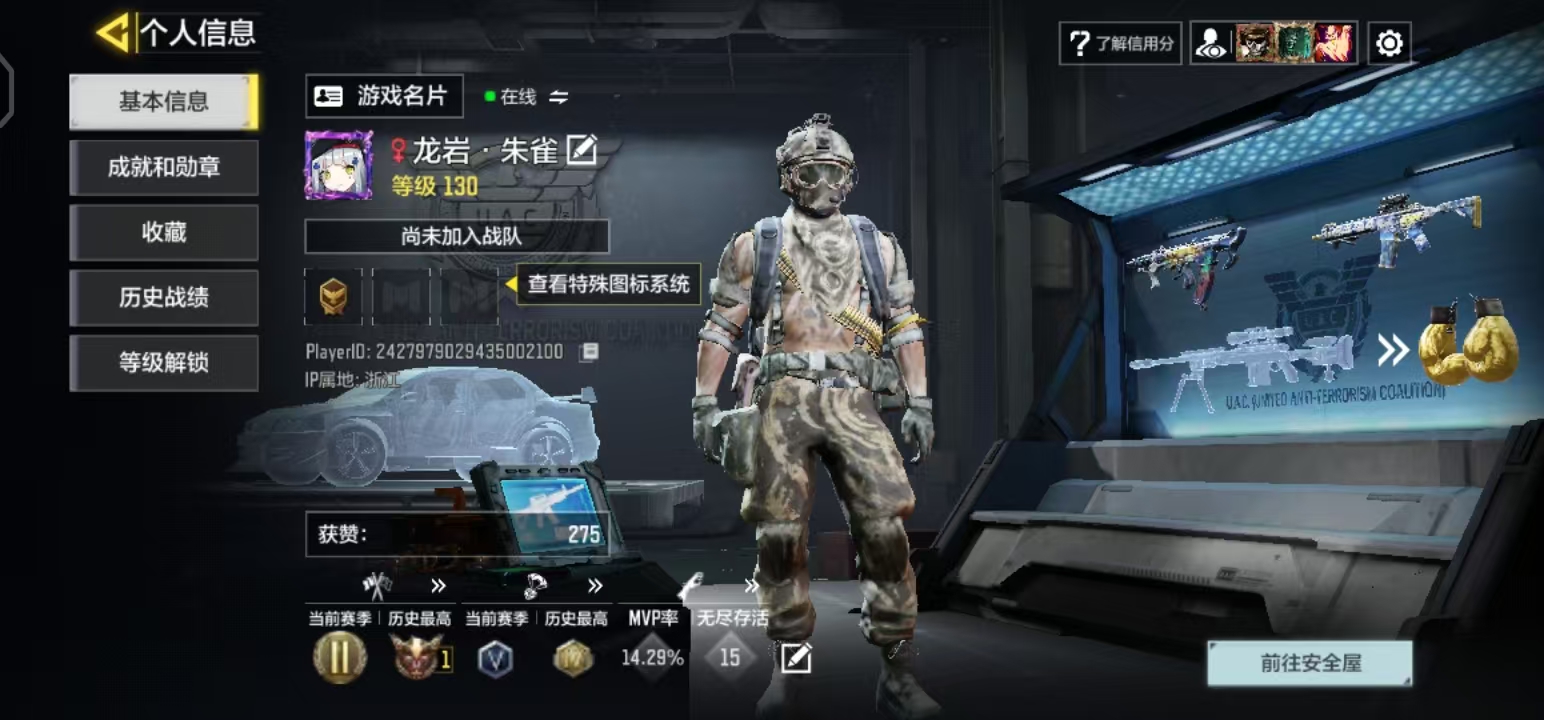Select the 收藏 tab
Viewport: 1544px width, 720px height.
coord(163,232)
